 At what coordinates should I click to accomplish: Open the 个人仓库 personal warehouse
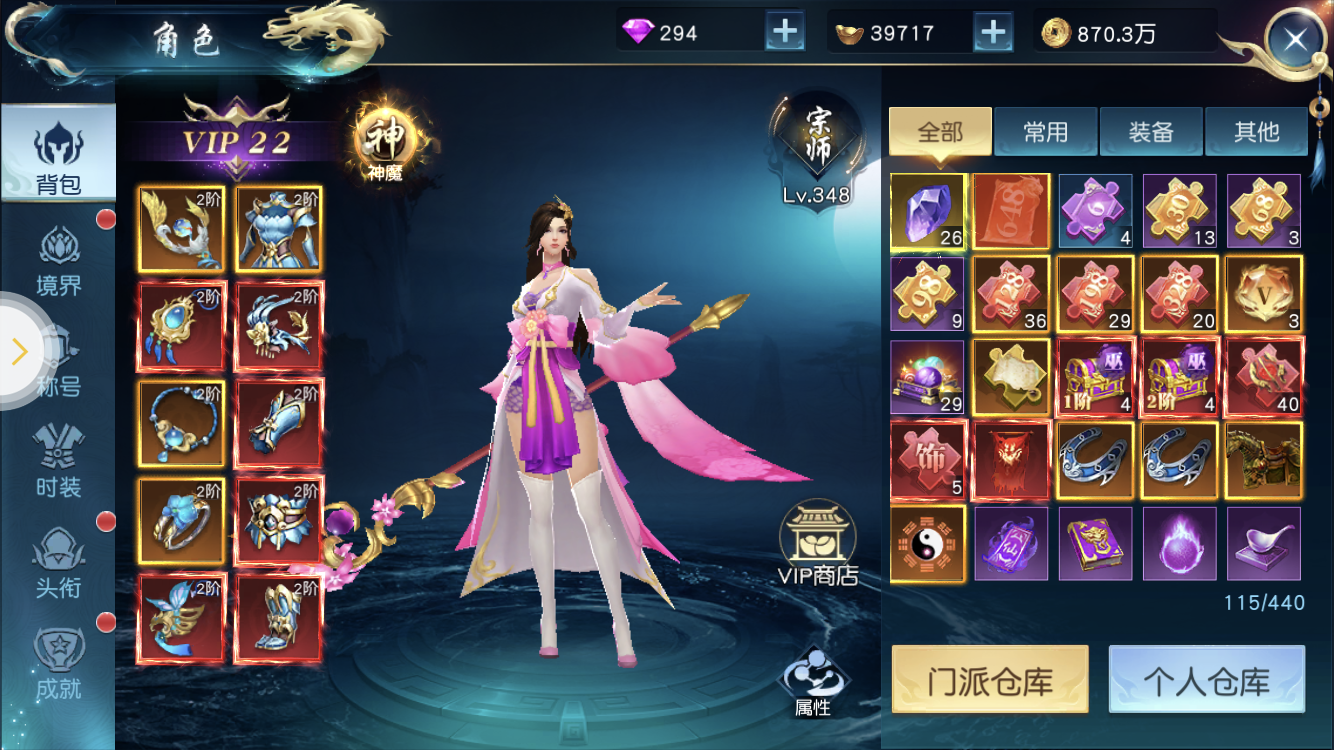(x=1206, y=678)
